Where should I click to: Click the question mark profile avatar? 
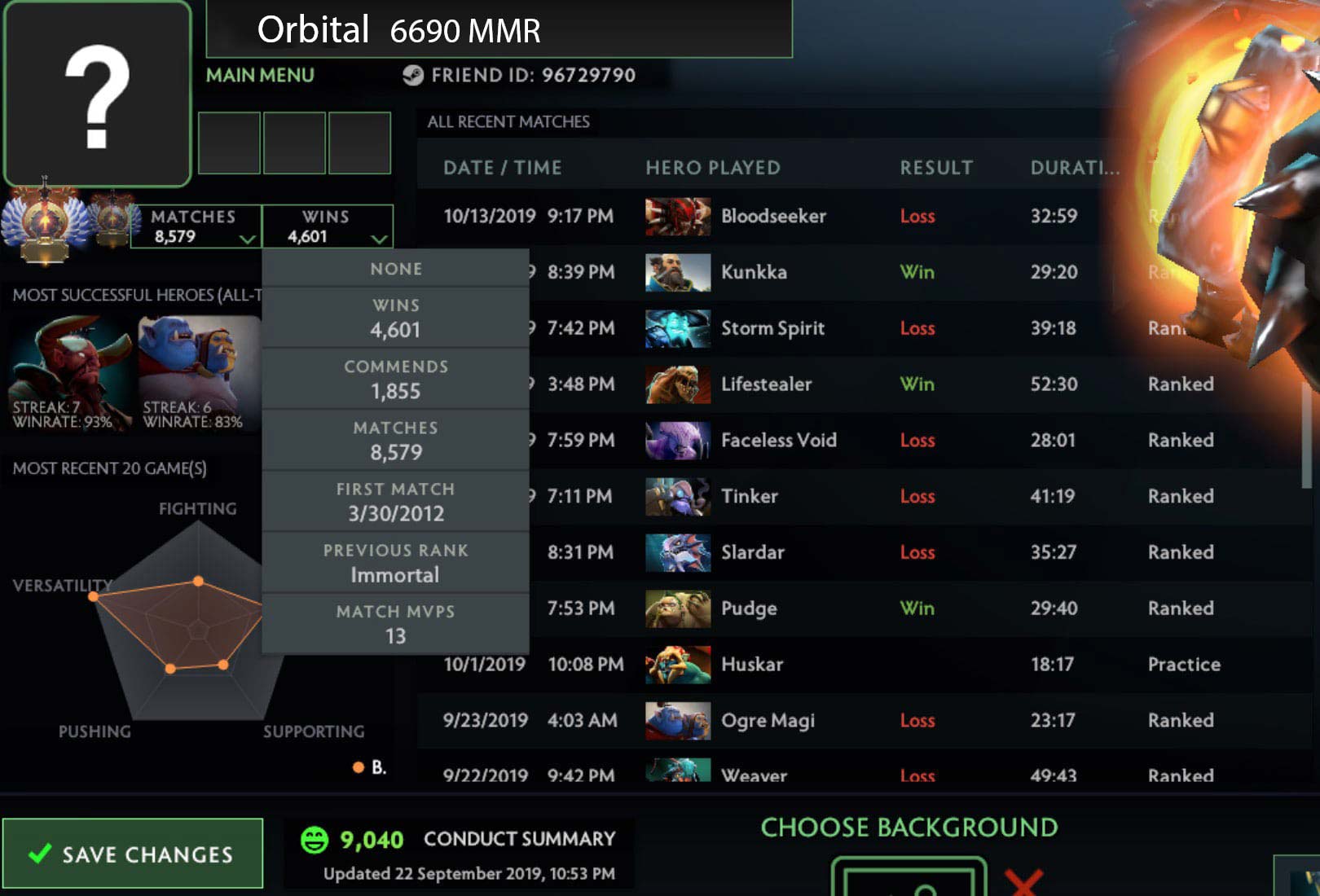click(x=98, y=94)
